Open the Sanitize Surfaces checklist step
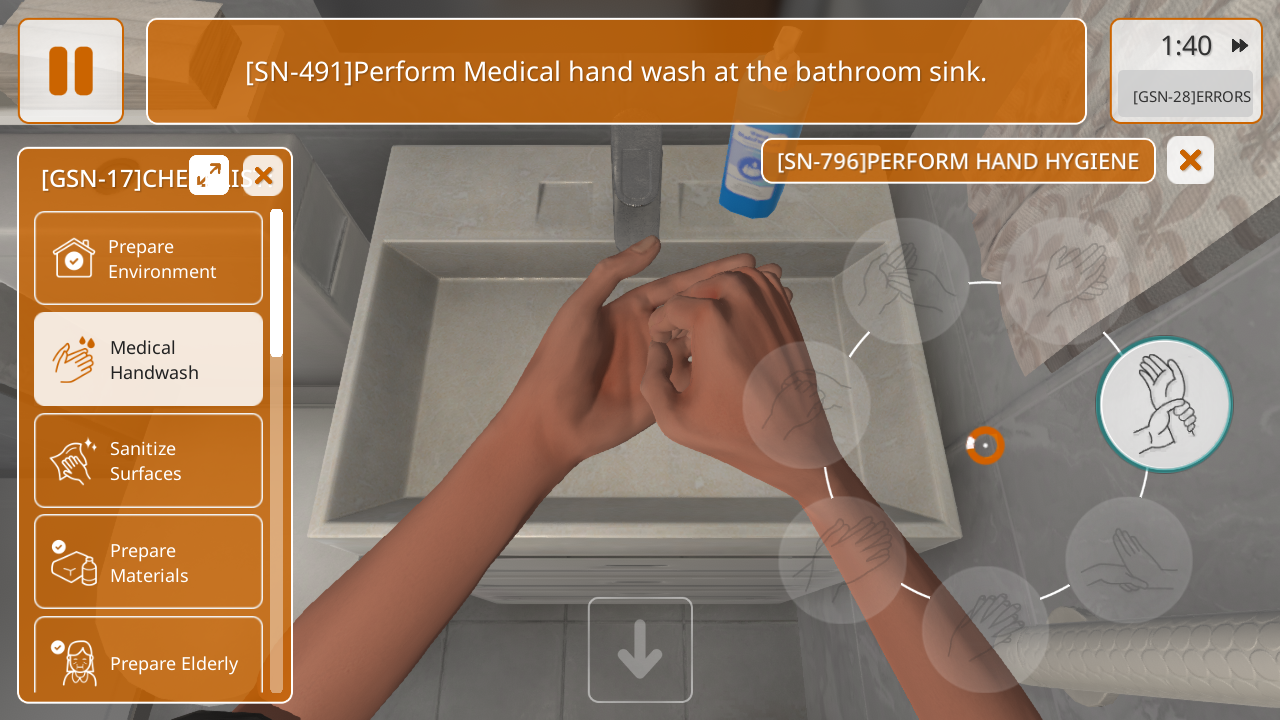The image size is (1280, 720). [148, 460]
